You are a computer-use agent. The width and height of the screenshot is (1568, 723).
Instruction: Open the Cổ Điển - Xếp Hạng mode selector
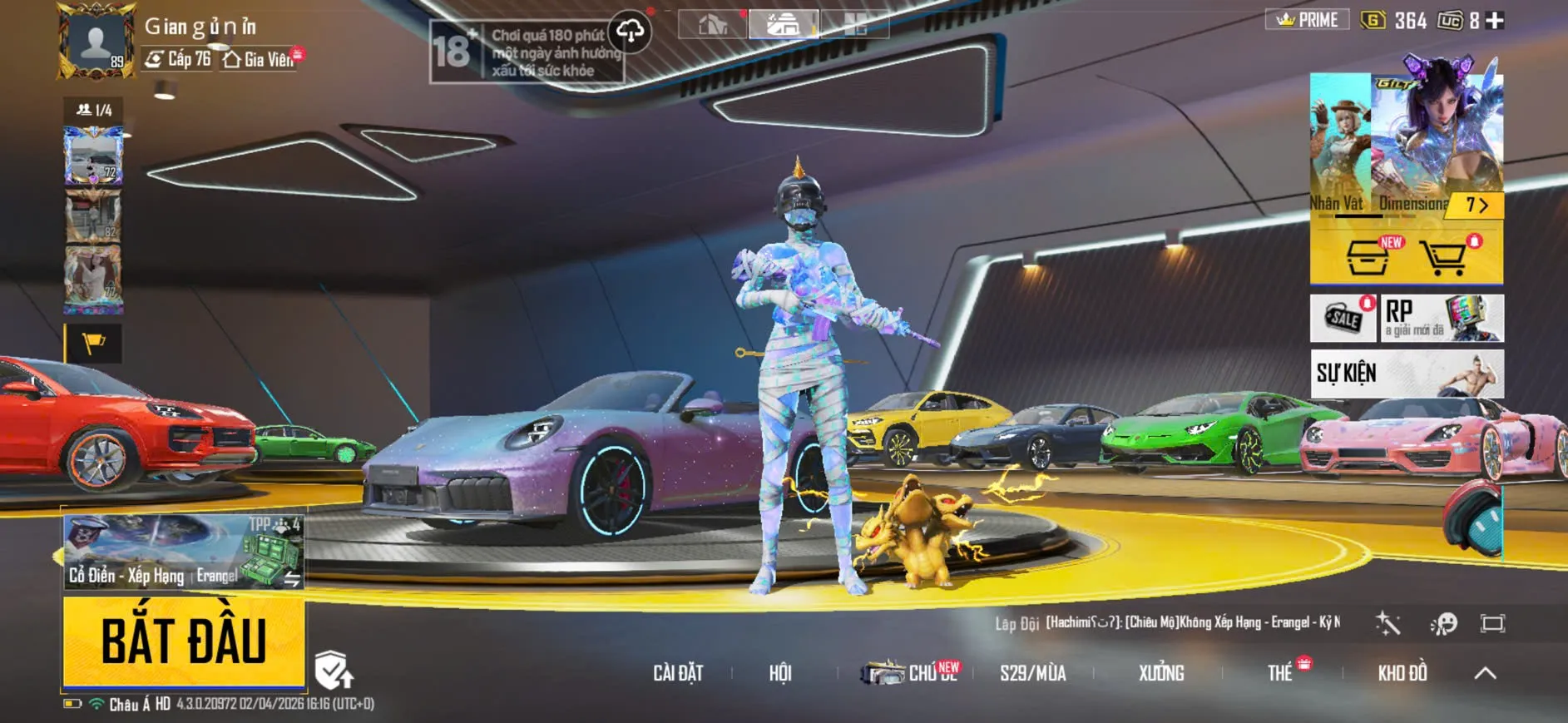(183, 552)
